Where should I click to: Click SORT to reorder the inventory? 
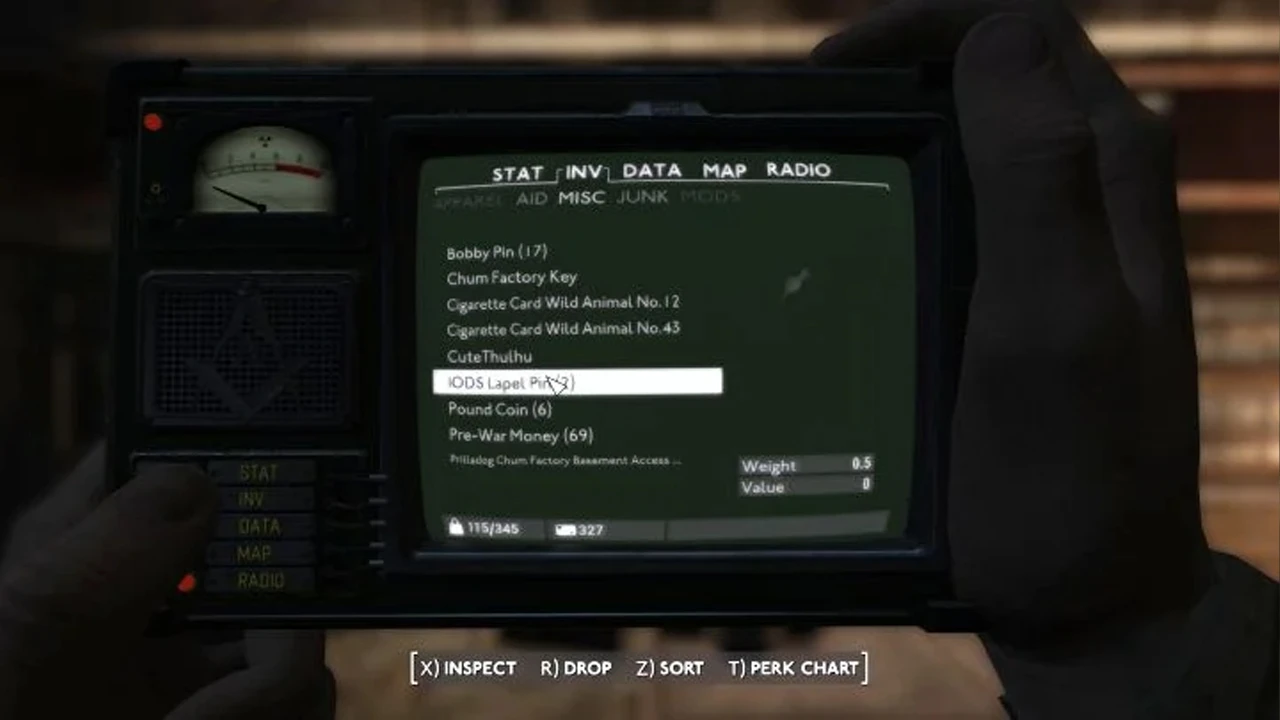coord(667,668)
